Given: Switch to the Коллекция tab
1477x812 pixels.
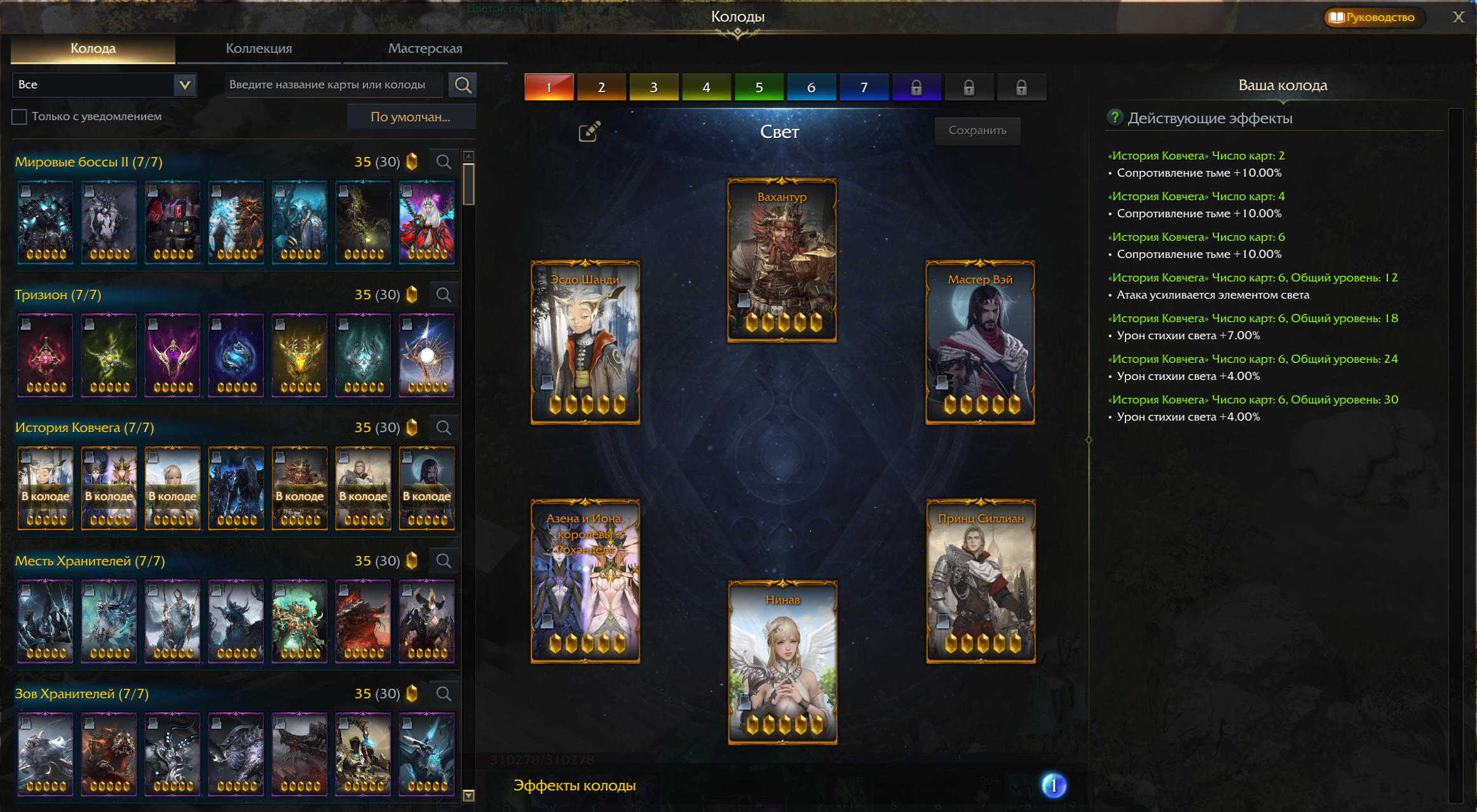Looking at the screenshot, I should (258, 48).
